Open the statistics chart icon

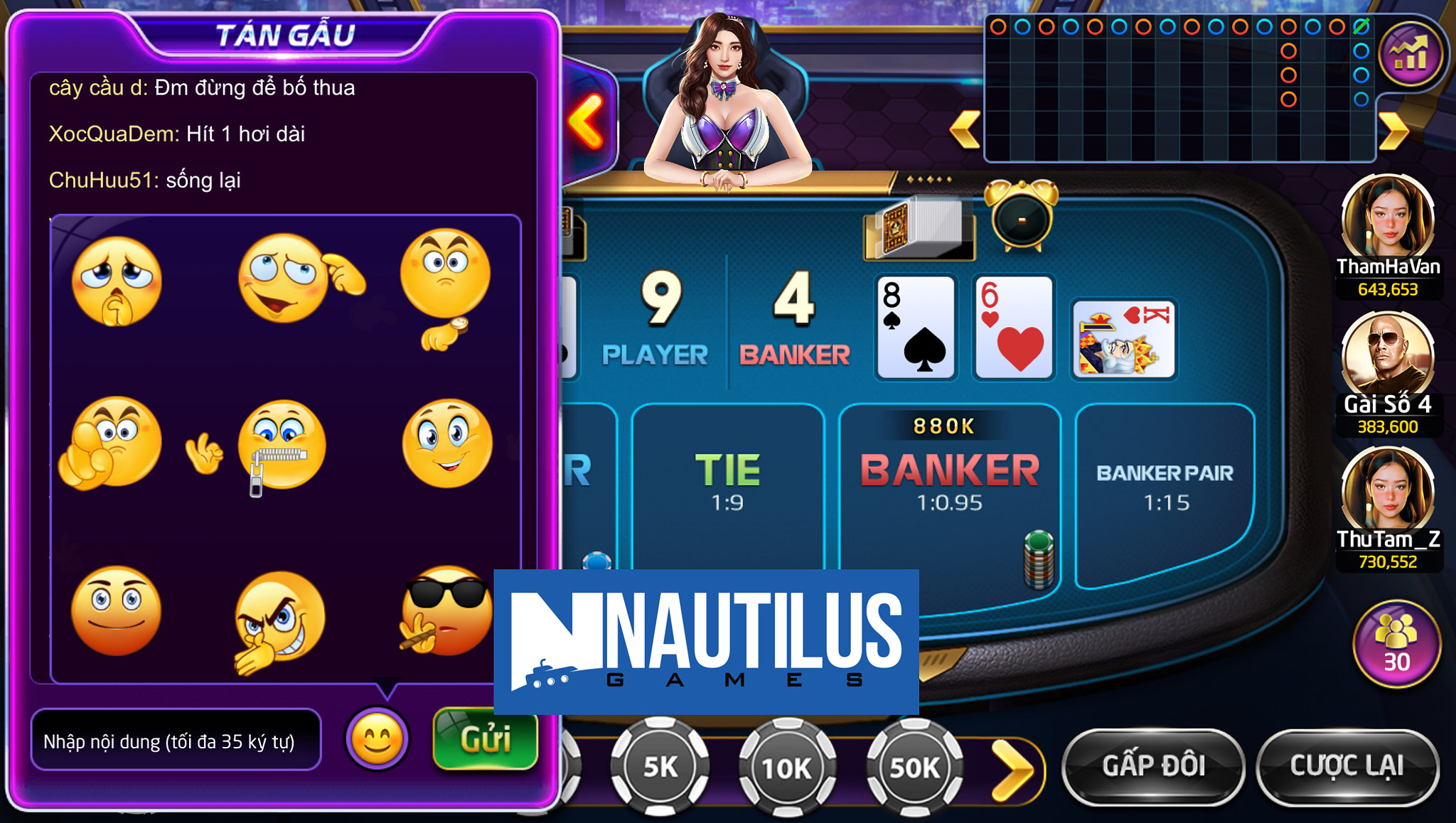tap(1410, 55)
